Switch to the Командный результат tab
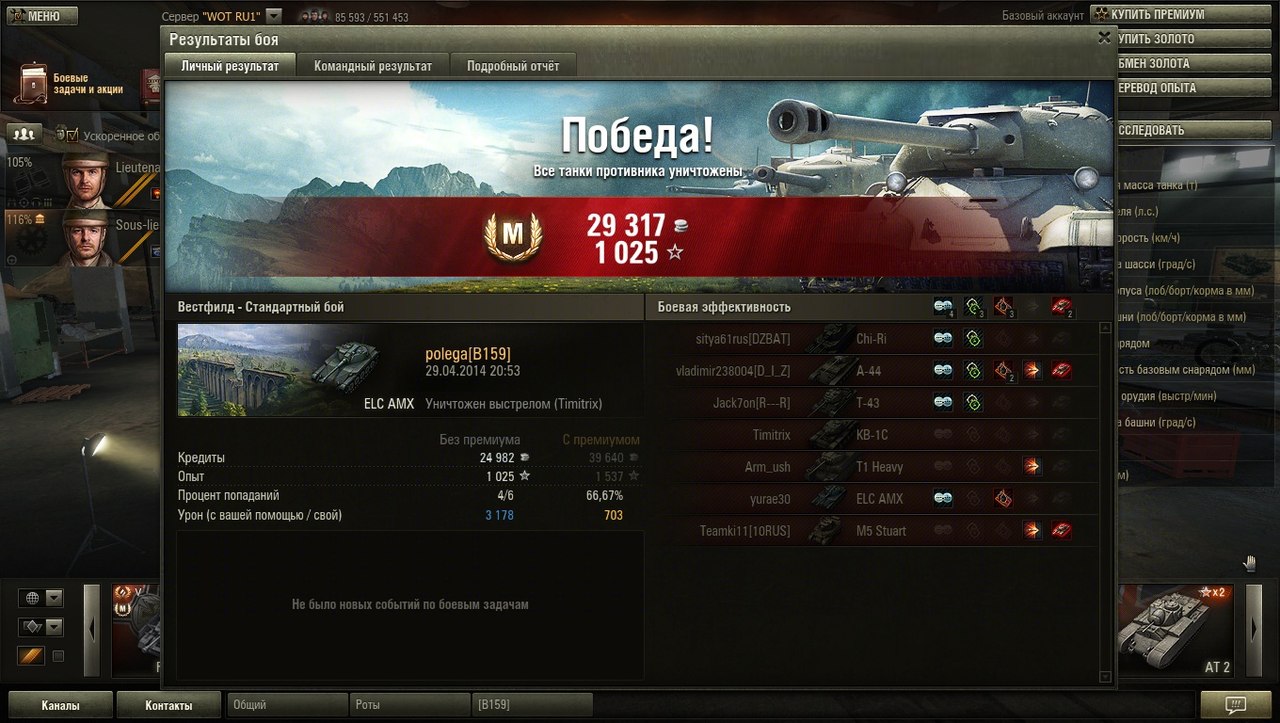The height and width of the screenshot is (723, 1280). pos(373,66)
